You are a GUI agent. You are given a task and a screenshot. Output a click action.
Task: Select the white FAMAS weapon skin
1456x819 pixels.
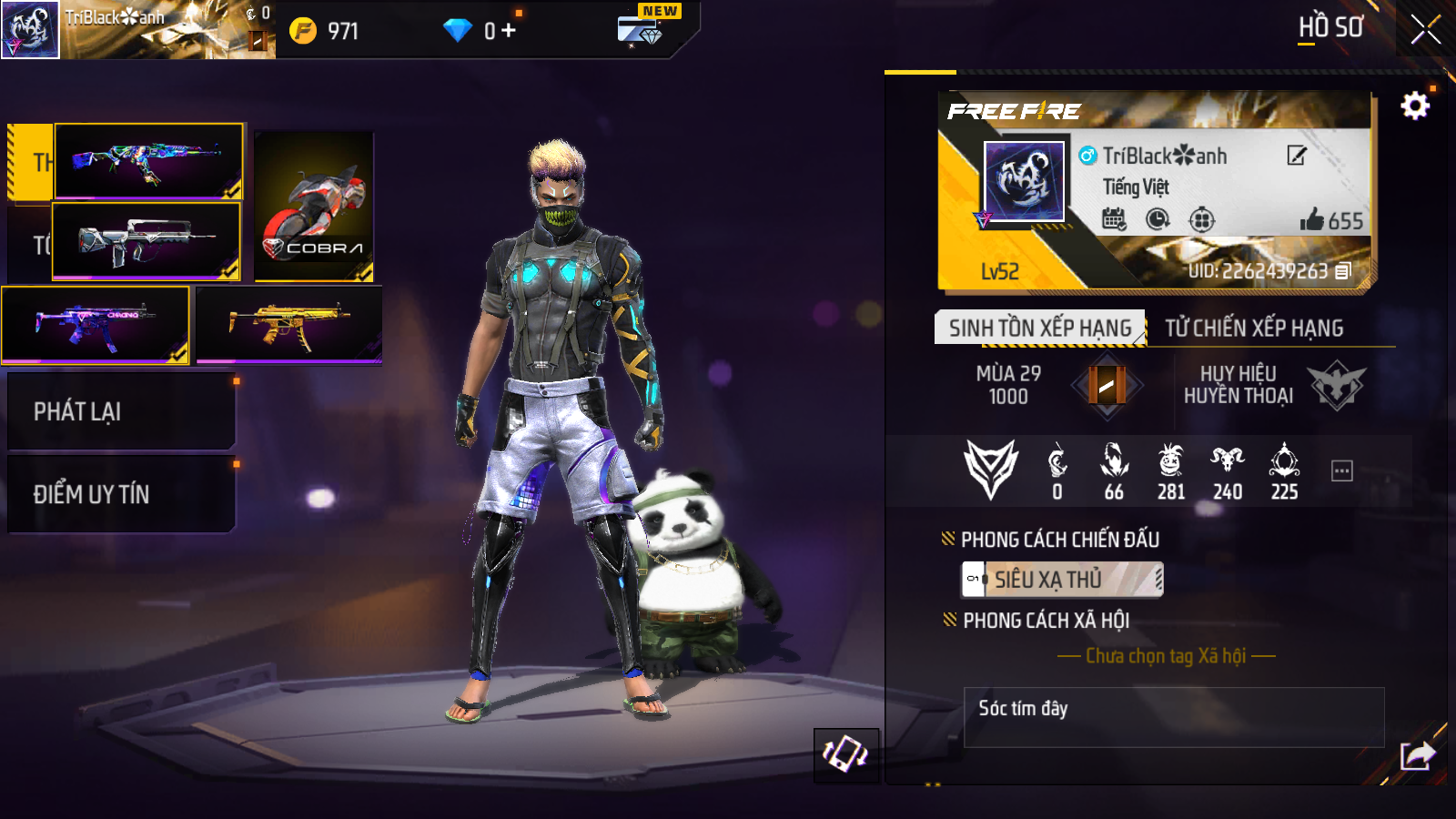[x=147, y=241]
